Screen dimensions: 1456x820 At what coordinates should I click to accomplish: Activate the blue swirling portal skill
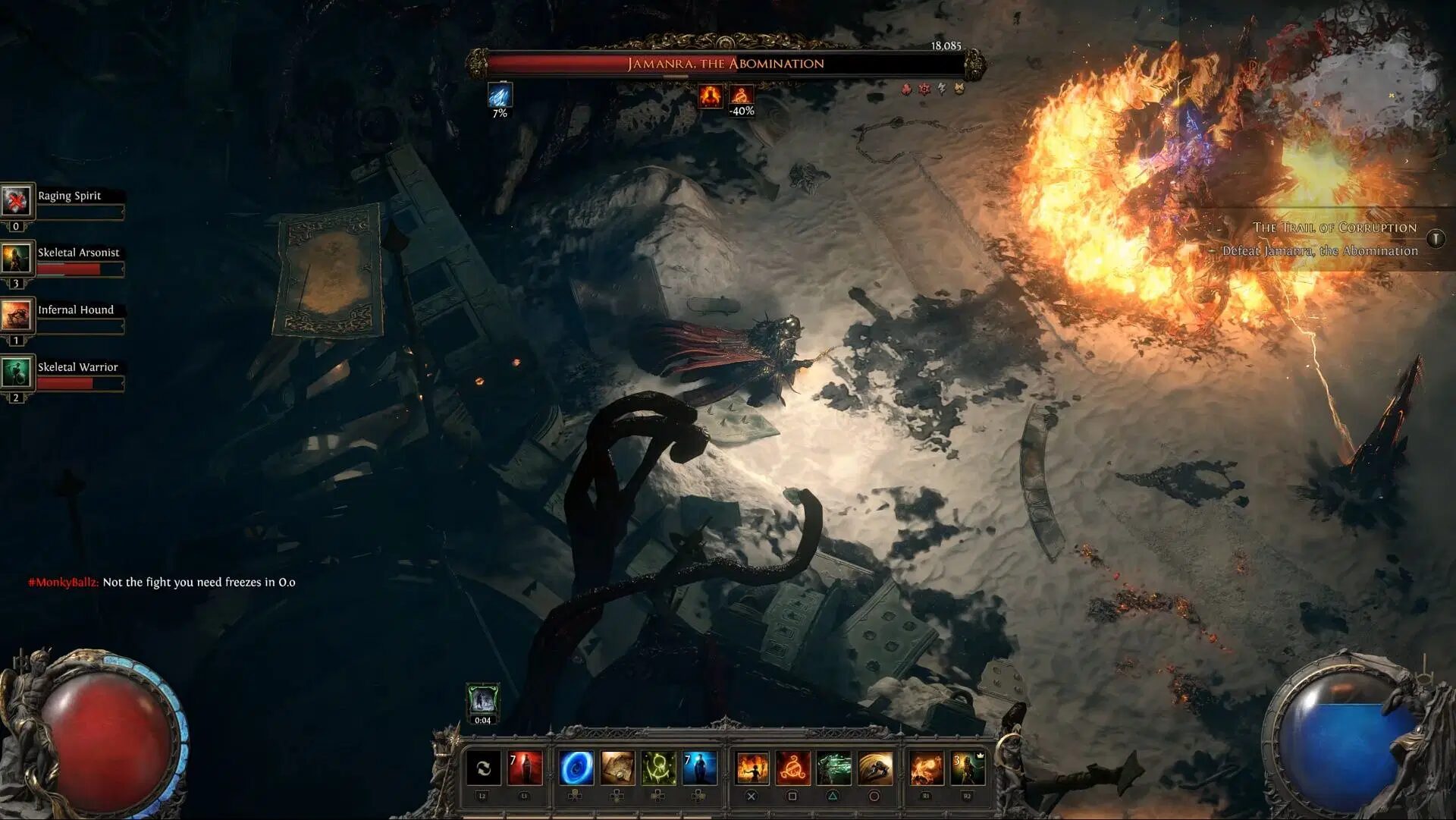click(576, 768)
